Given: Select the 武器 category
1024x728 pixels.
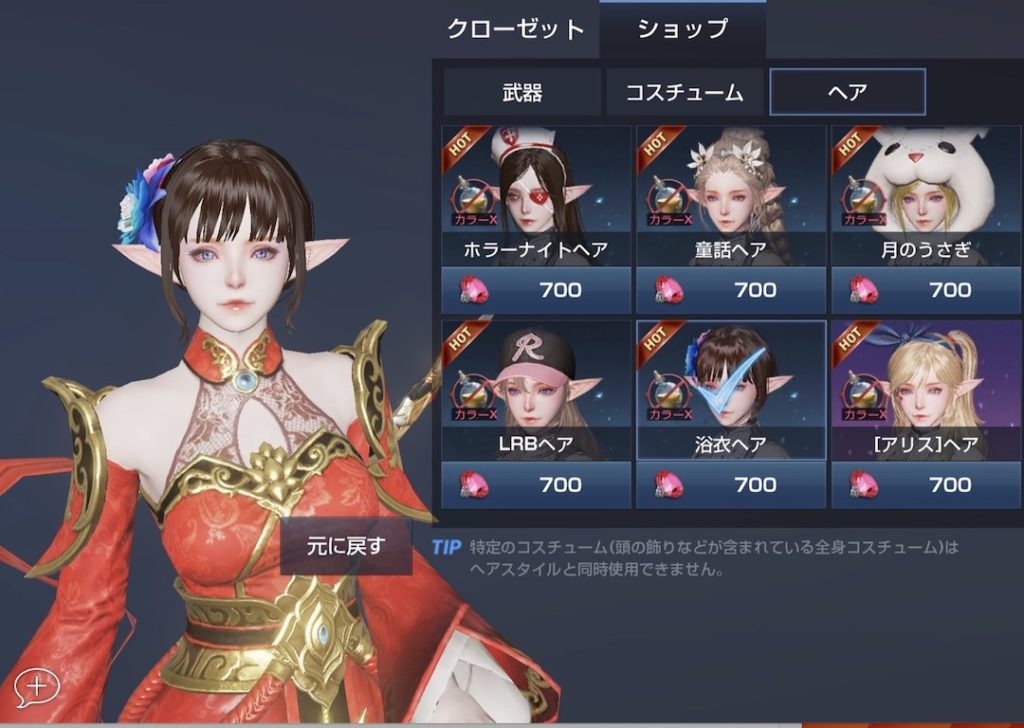Looking at the screenshot, I should pyautogui.click(x=522, y=93).
